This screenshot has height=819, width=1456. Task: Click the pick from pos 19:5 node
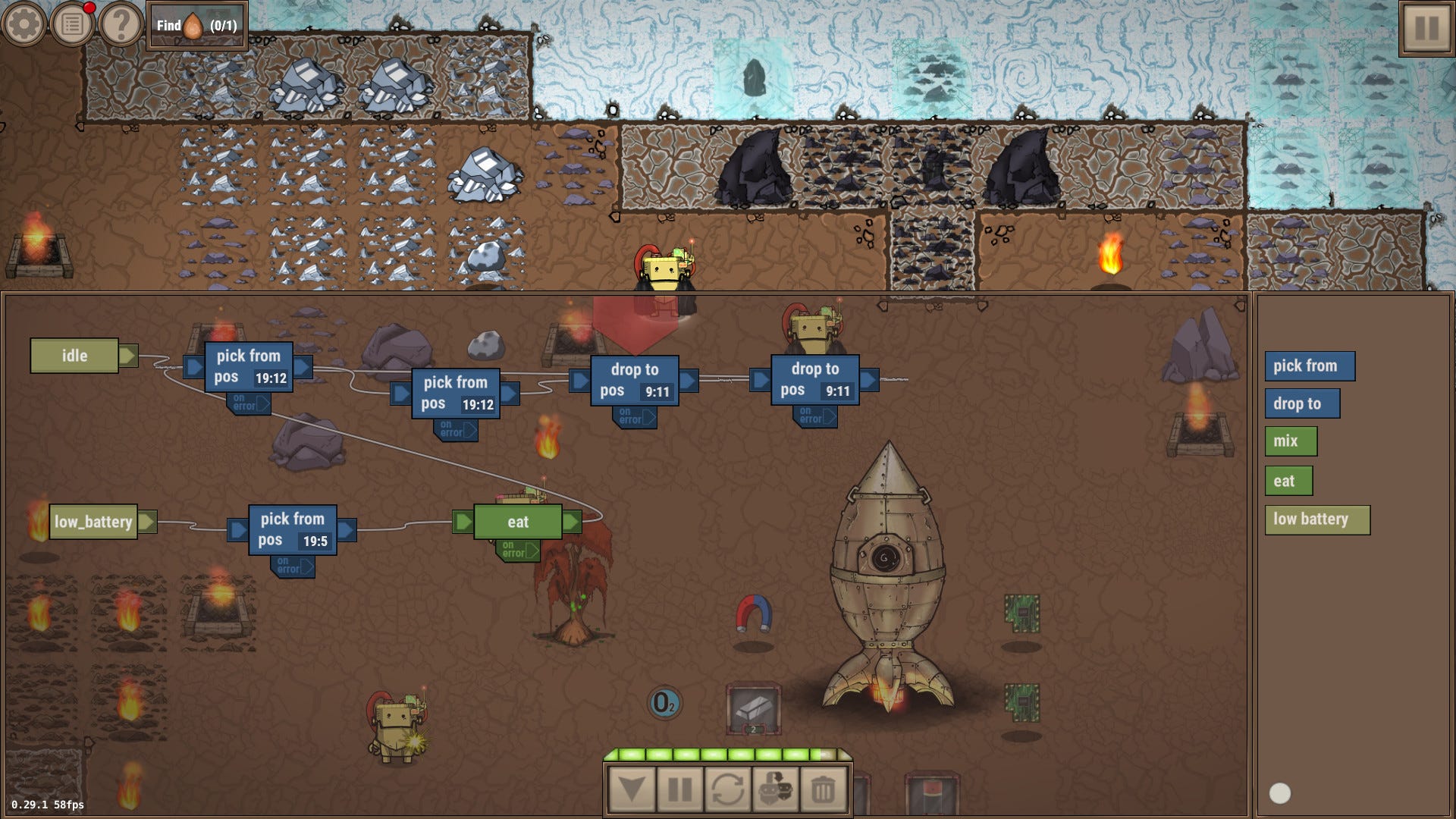pyautogui.click(x=292, y=529)
